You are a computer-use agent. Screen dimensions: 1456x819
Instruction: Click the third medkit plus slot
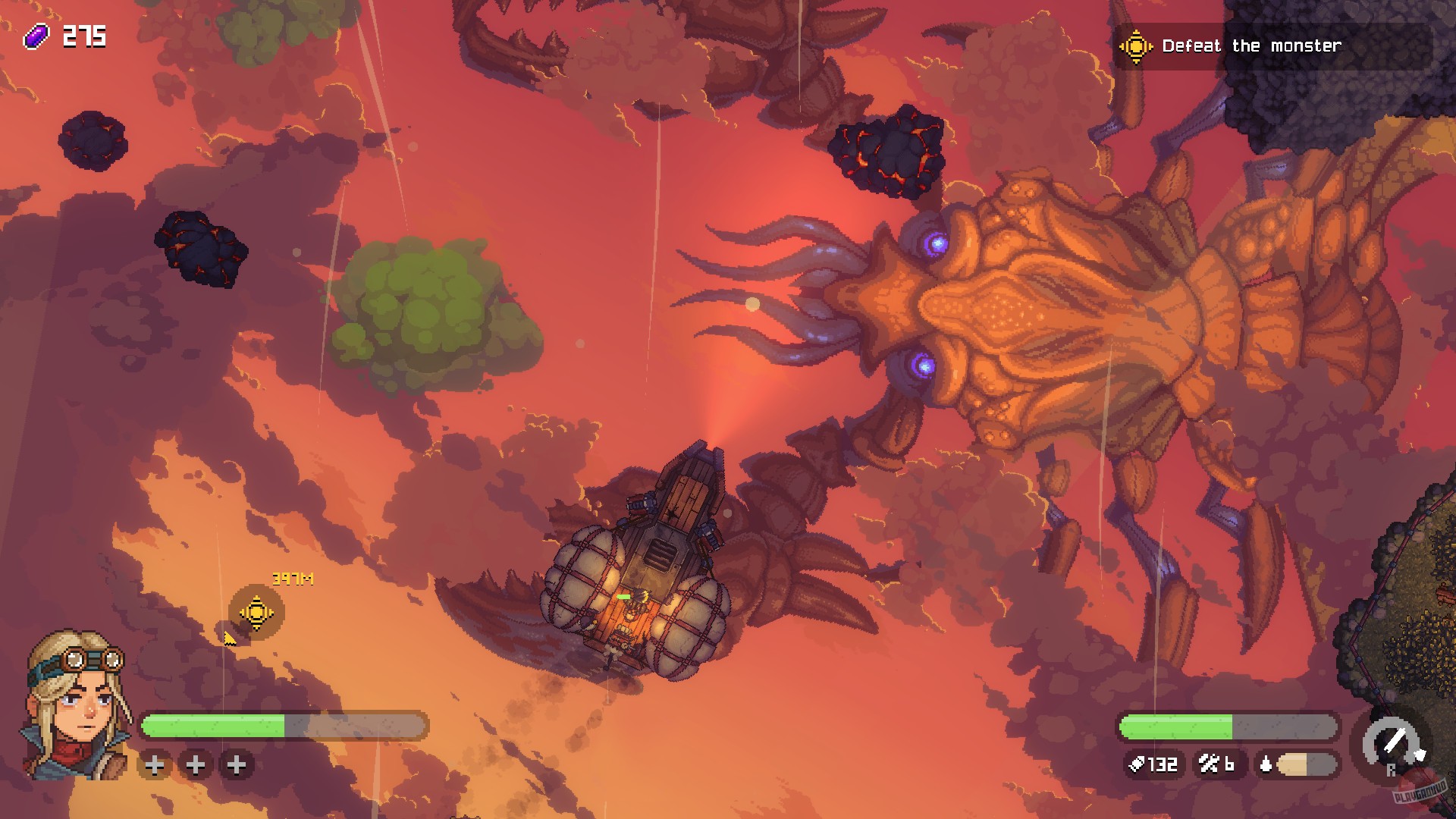[x=236, y=766]
